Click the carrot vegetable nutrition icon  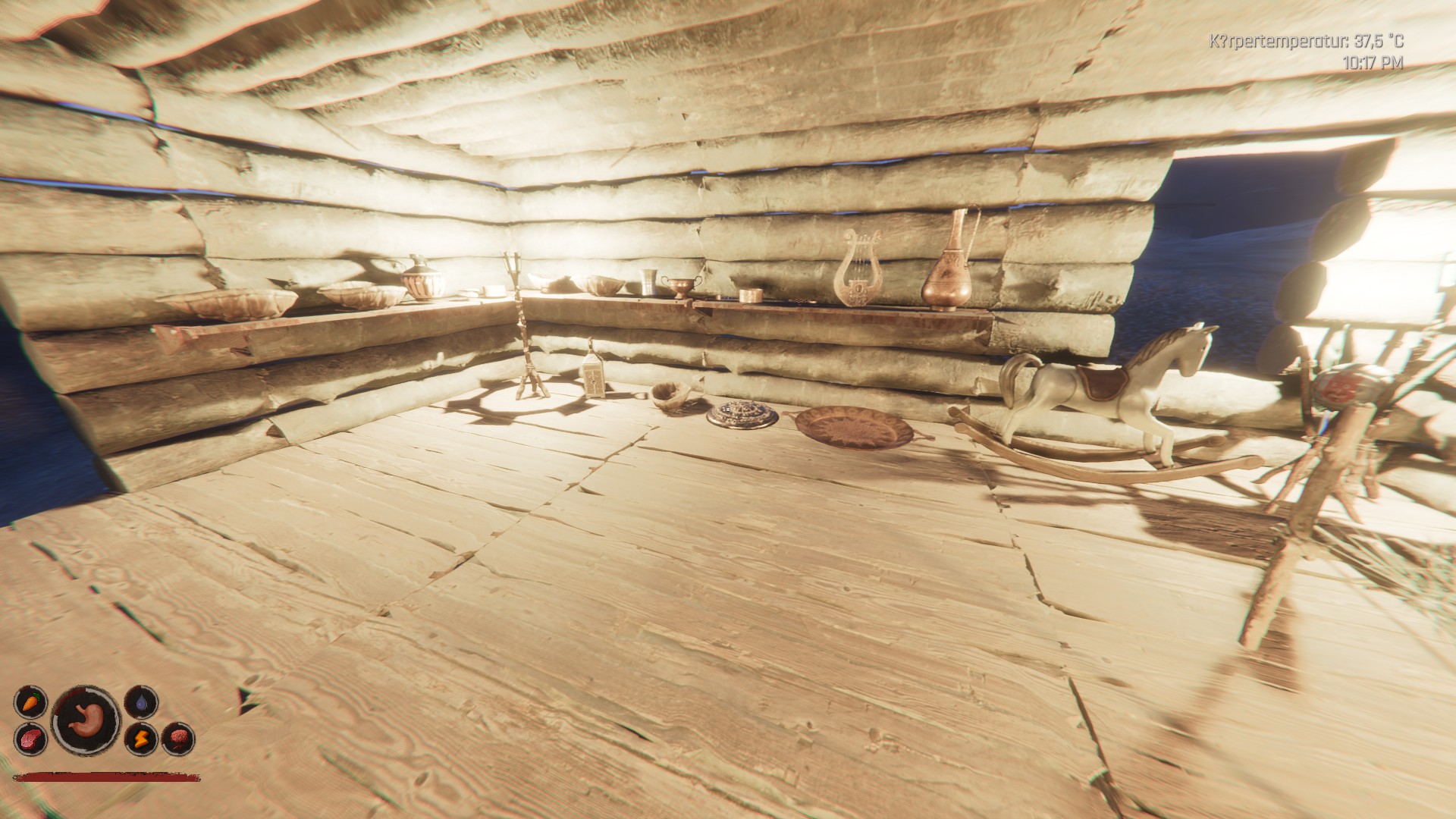coord(30,701)
